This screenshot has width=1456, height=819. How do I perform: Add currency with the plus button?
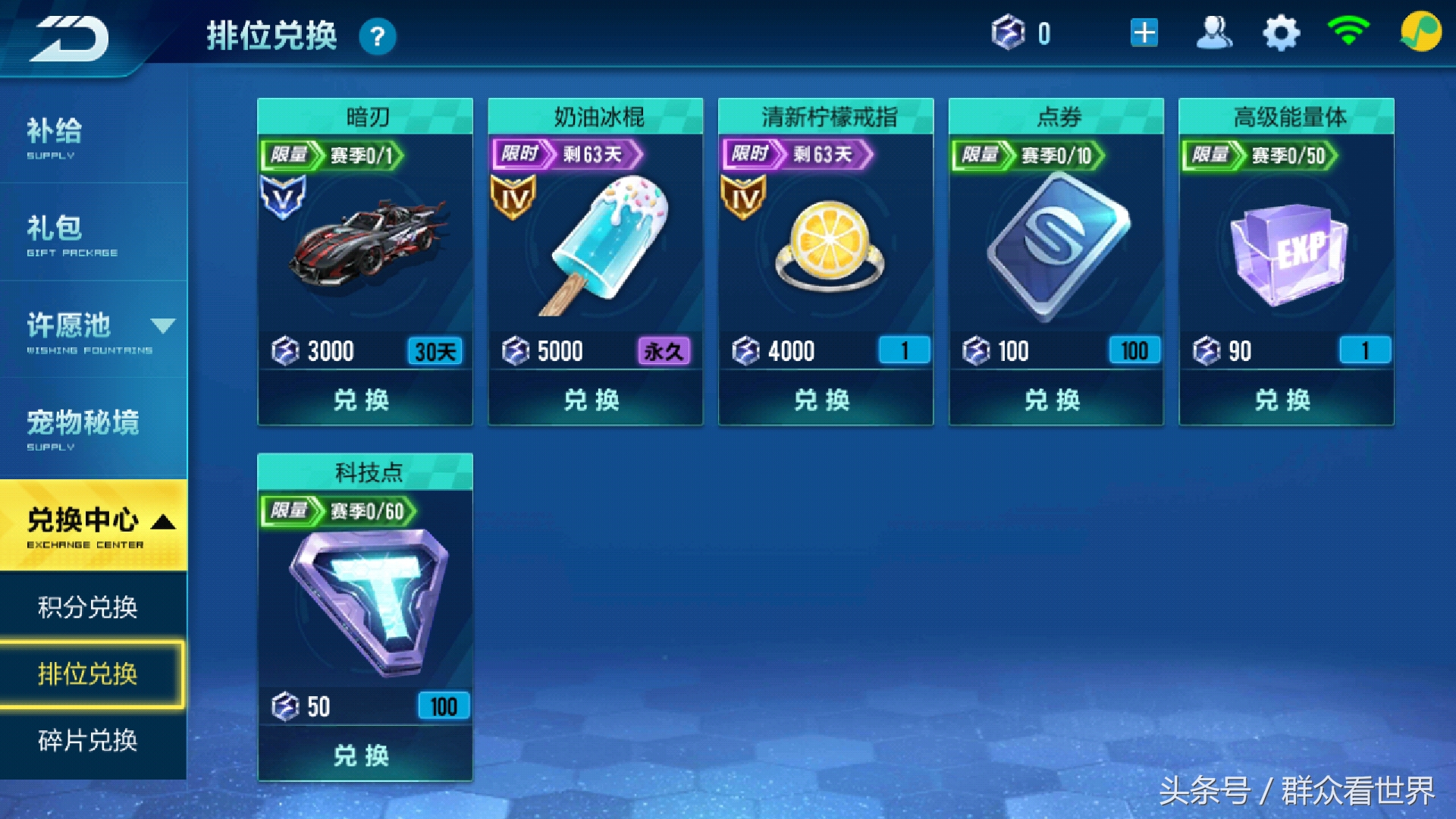tap(1144, 33)
